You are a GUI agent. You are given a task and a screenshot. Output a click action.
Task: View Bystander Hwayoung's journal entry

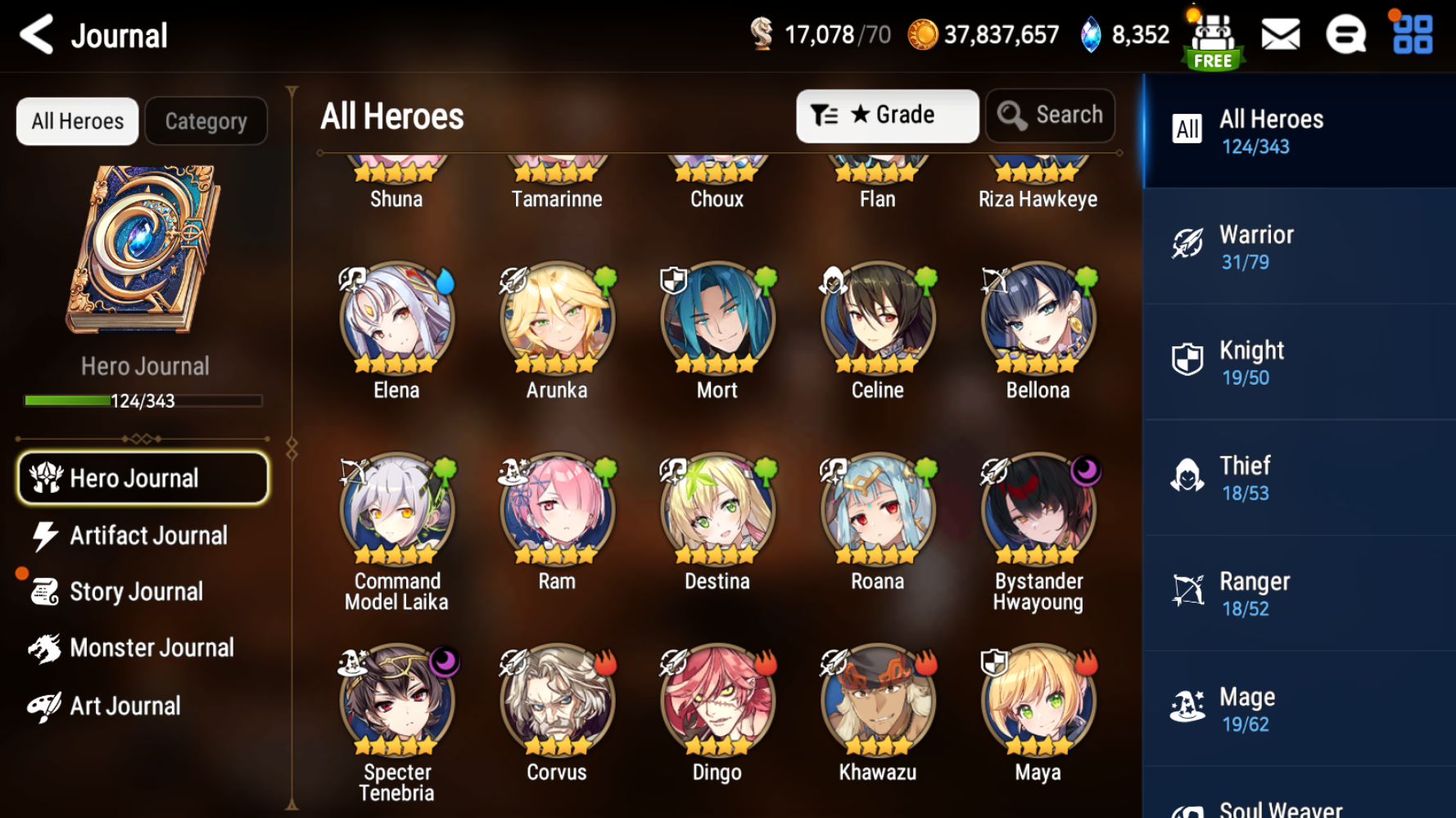pyautogui.click(x=1038, y=511)
